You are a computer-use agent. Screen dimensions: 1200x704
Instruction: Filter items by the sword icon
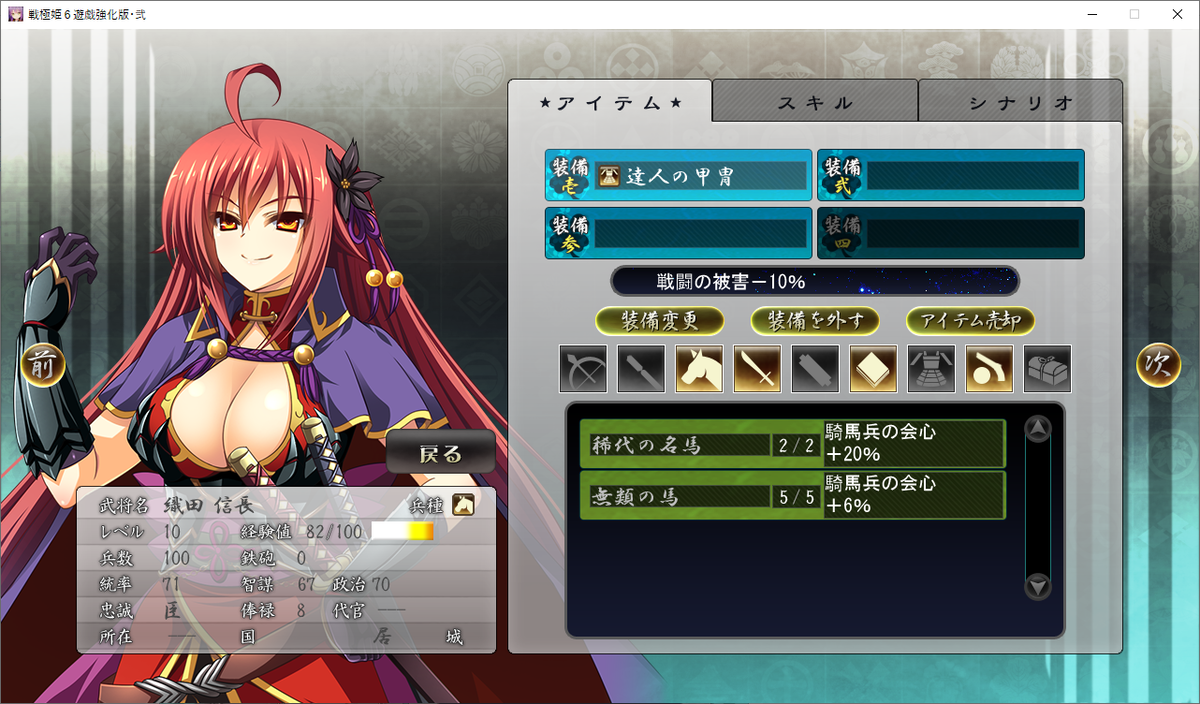[x=757, y=369]
